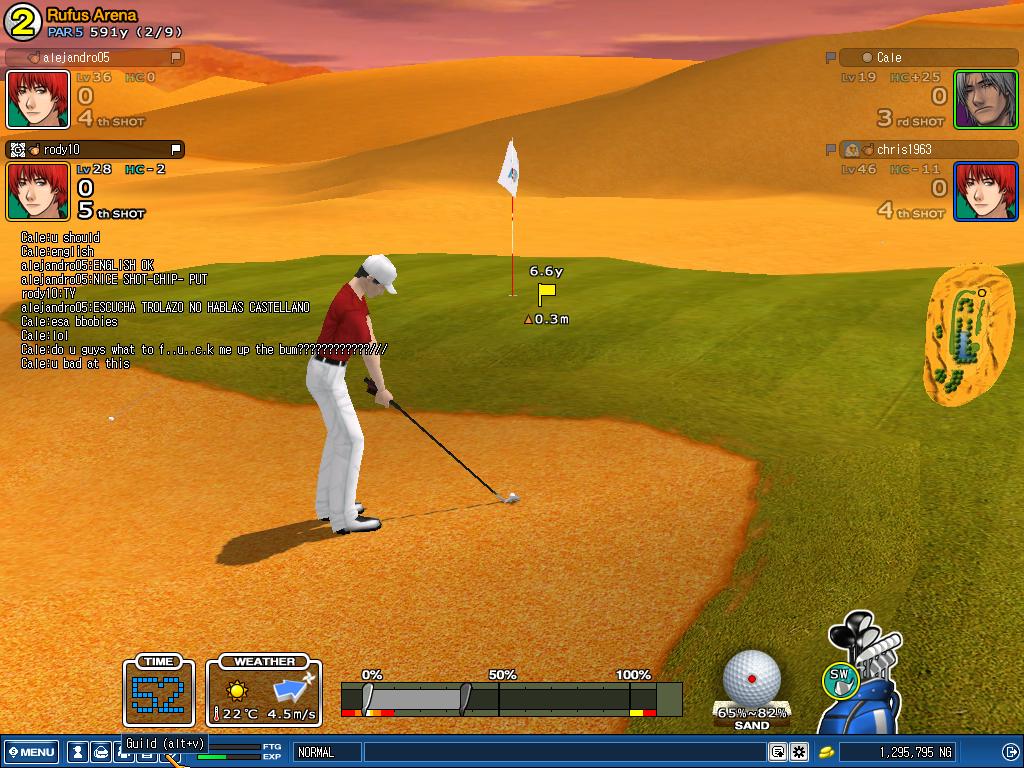The image size is (1024, 768).
Task: Click the shot power gauge bar
Action: coord(510,698)
